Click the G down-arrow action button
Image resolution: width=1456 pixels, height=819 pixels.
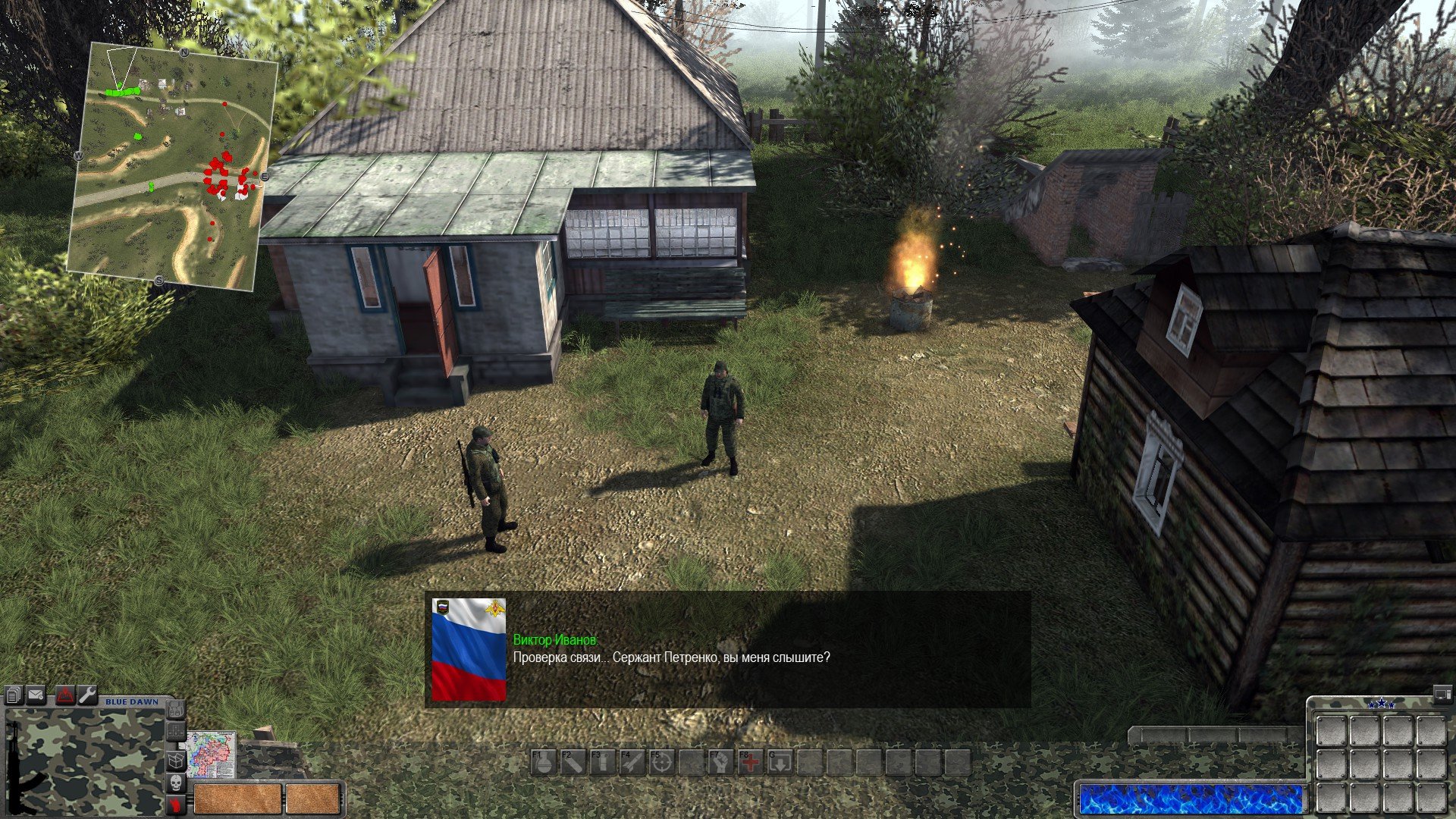click(780, 762)
